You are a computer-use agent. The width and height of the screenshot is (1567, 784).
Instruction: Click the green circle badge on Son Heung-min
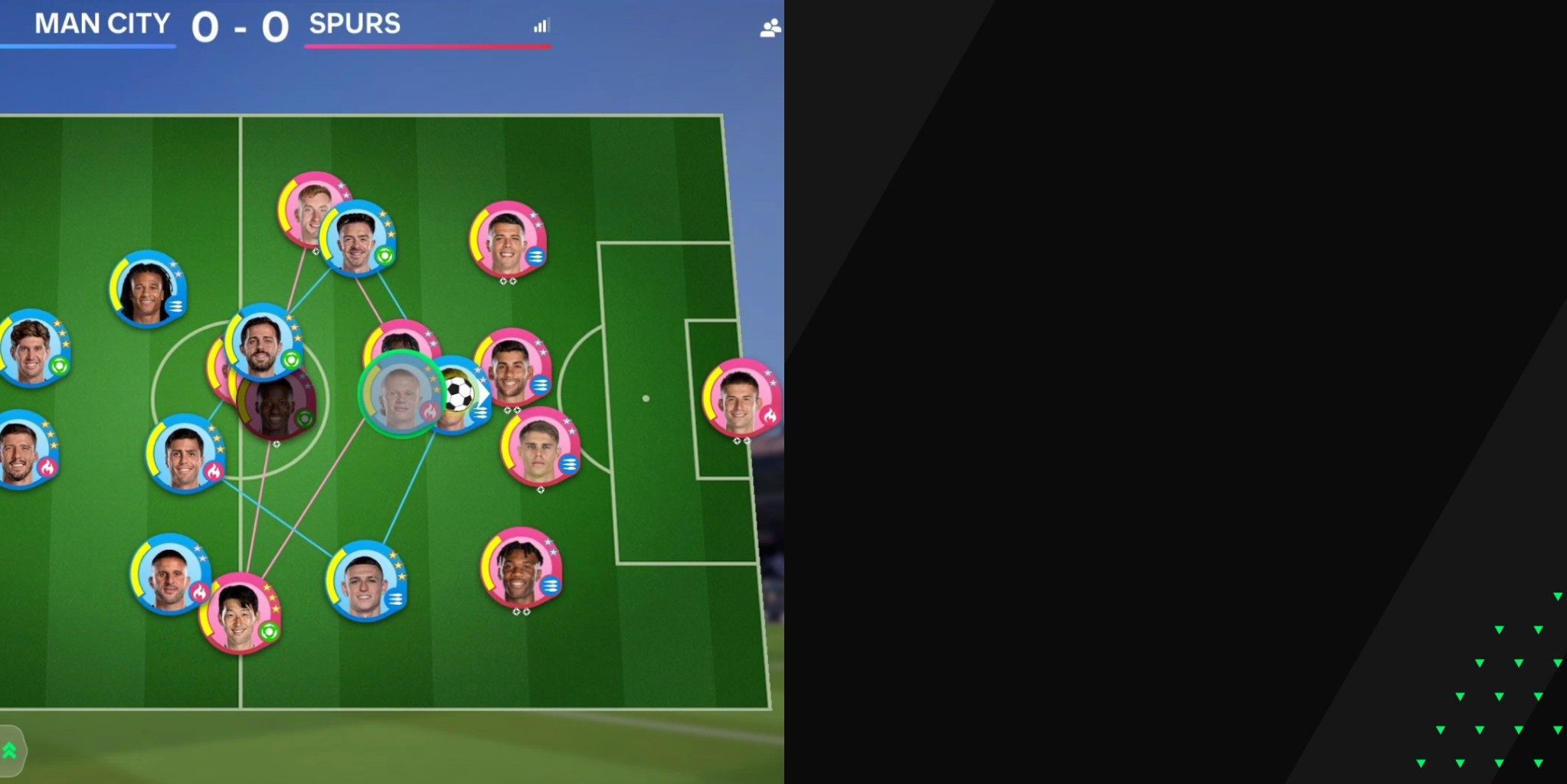[x=270, y=631]
